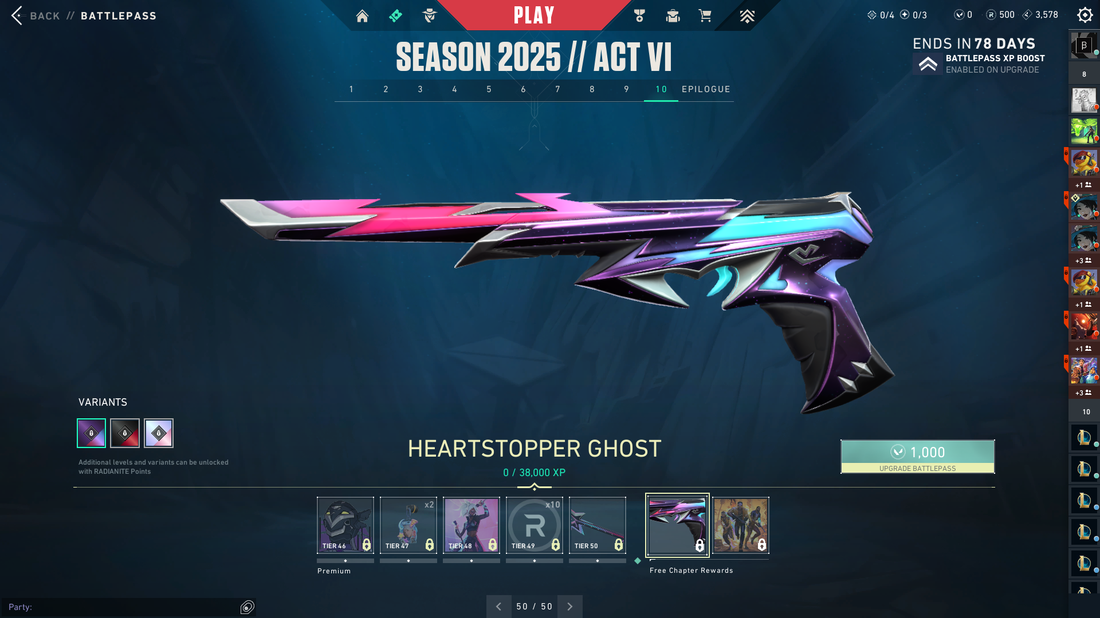Screen dimensions: 1100x618
Task: Switch to chapter 9 tab
Action: point(626,89)
